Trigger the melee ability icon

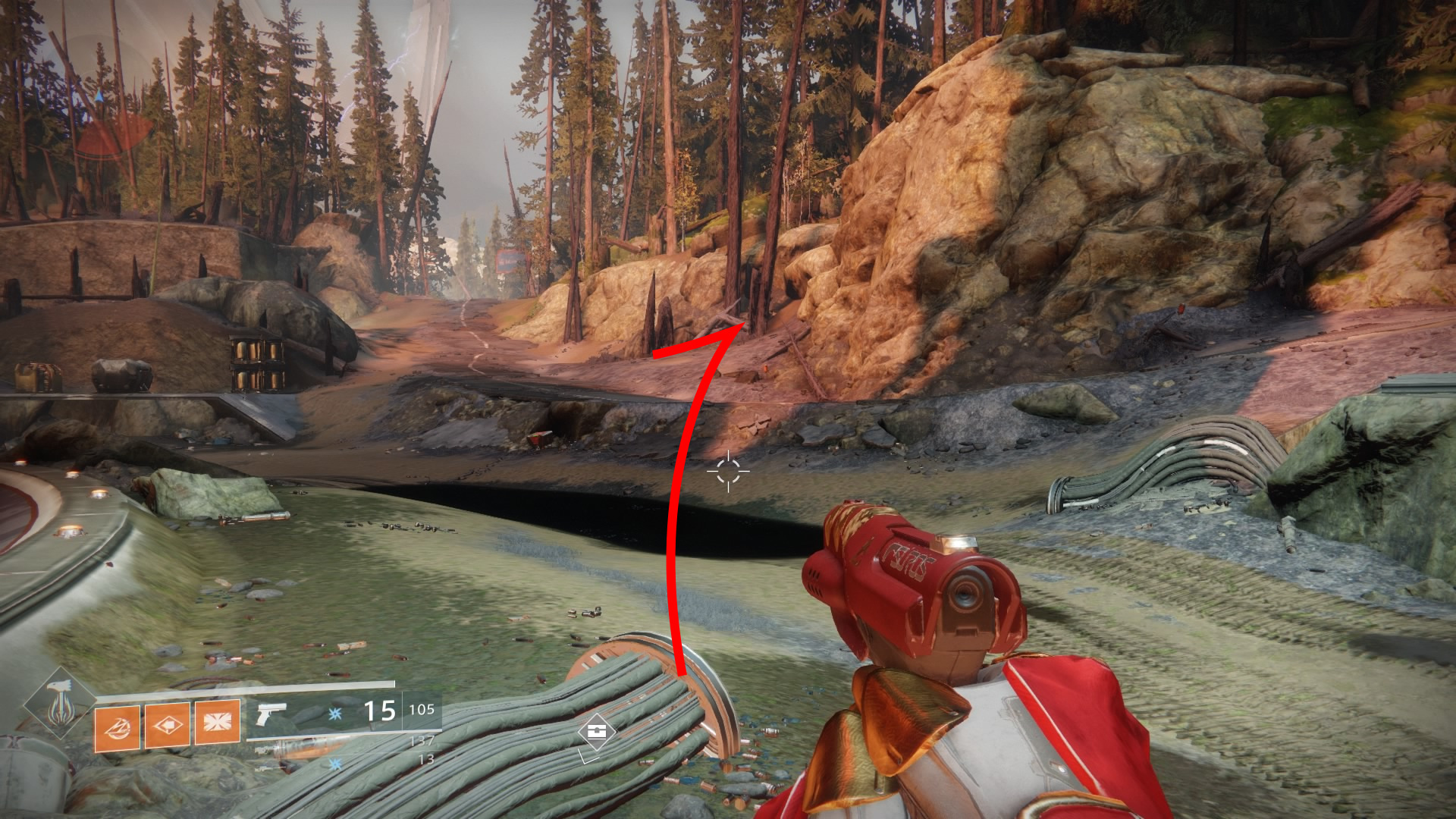tap(167, 725)
